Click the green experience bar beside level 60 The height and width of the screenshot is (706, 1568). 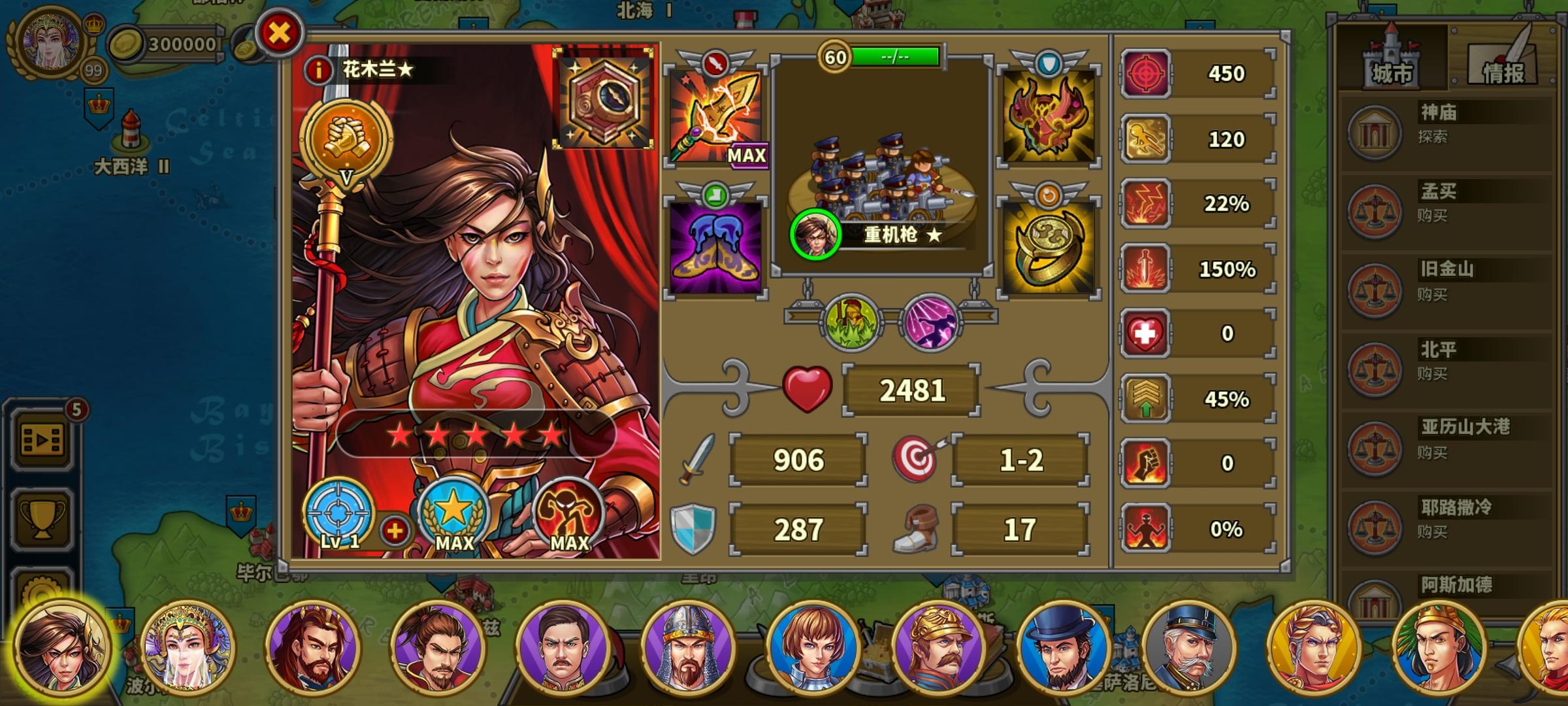point(895,58)
